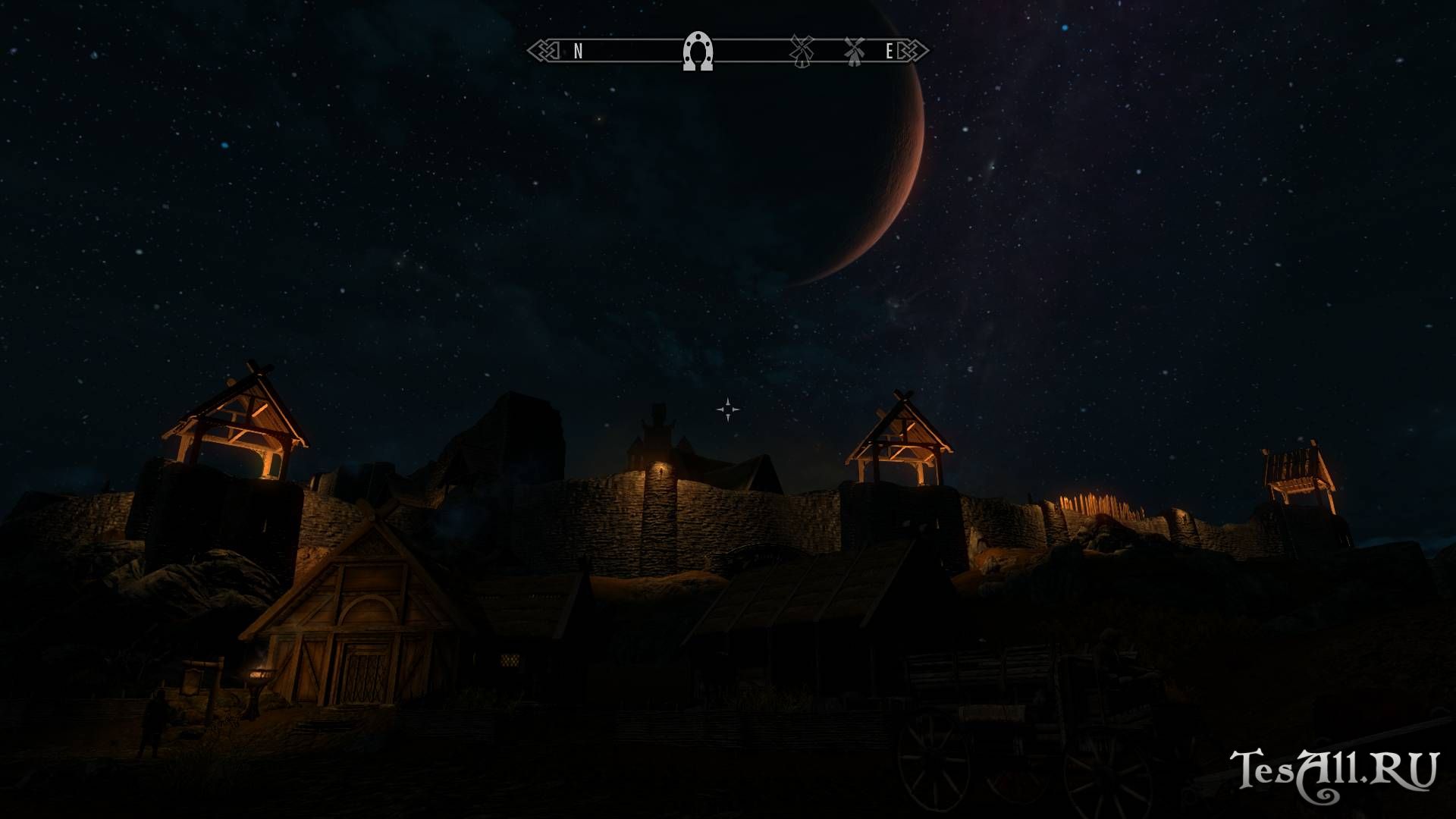The image size is (1456, 819).
Task: Click the horseshoe stable marker on compass
Action: 698,52
